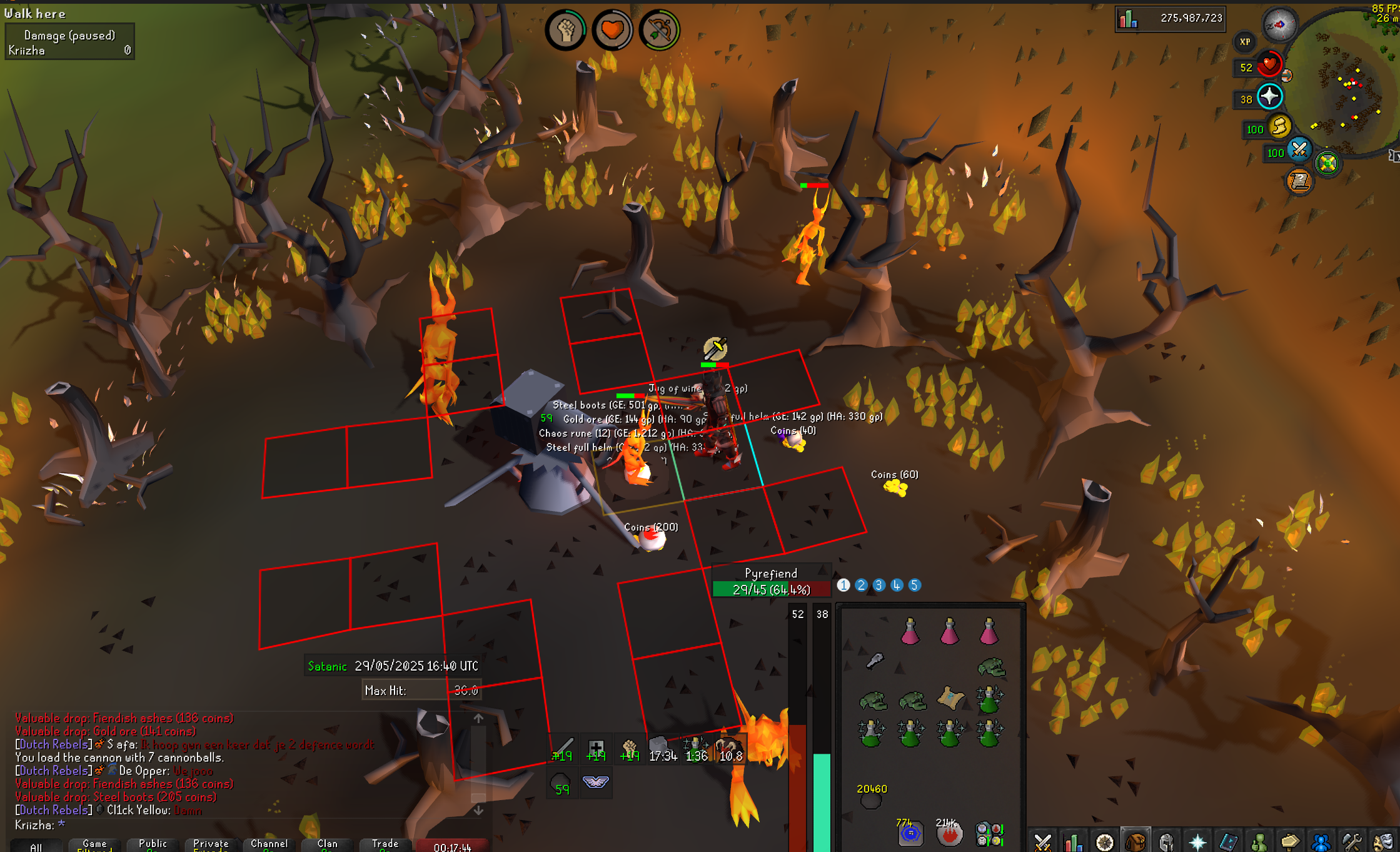Activate the special attack crossed-swords orb

(x=1299, y=150)
